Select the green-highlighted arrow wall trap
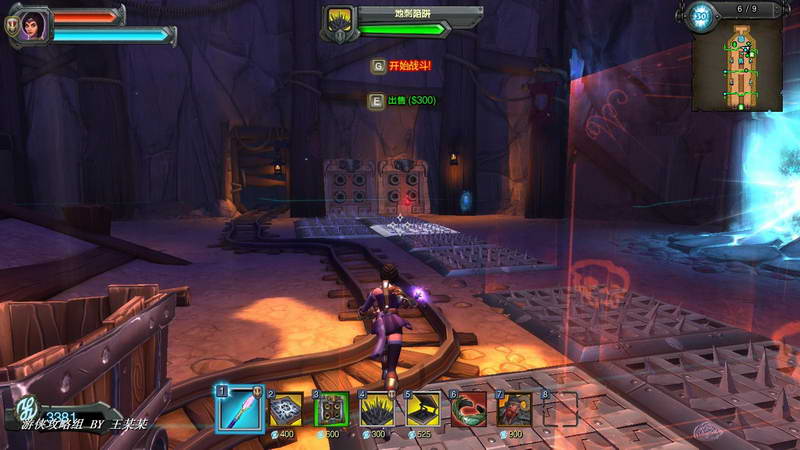 point(331,410)
